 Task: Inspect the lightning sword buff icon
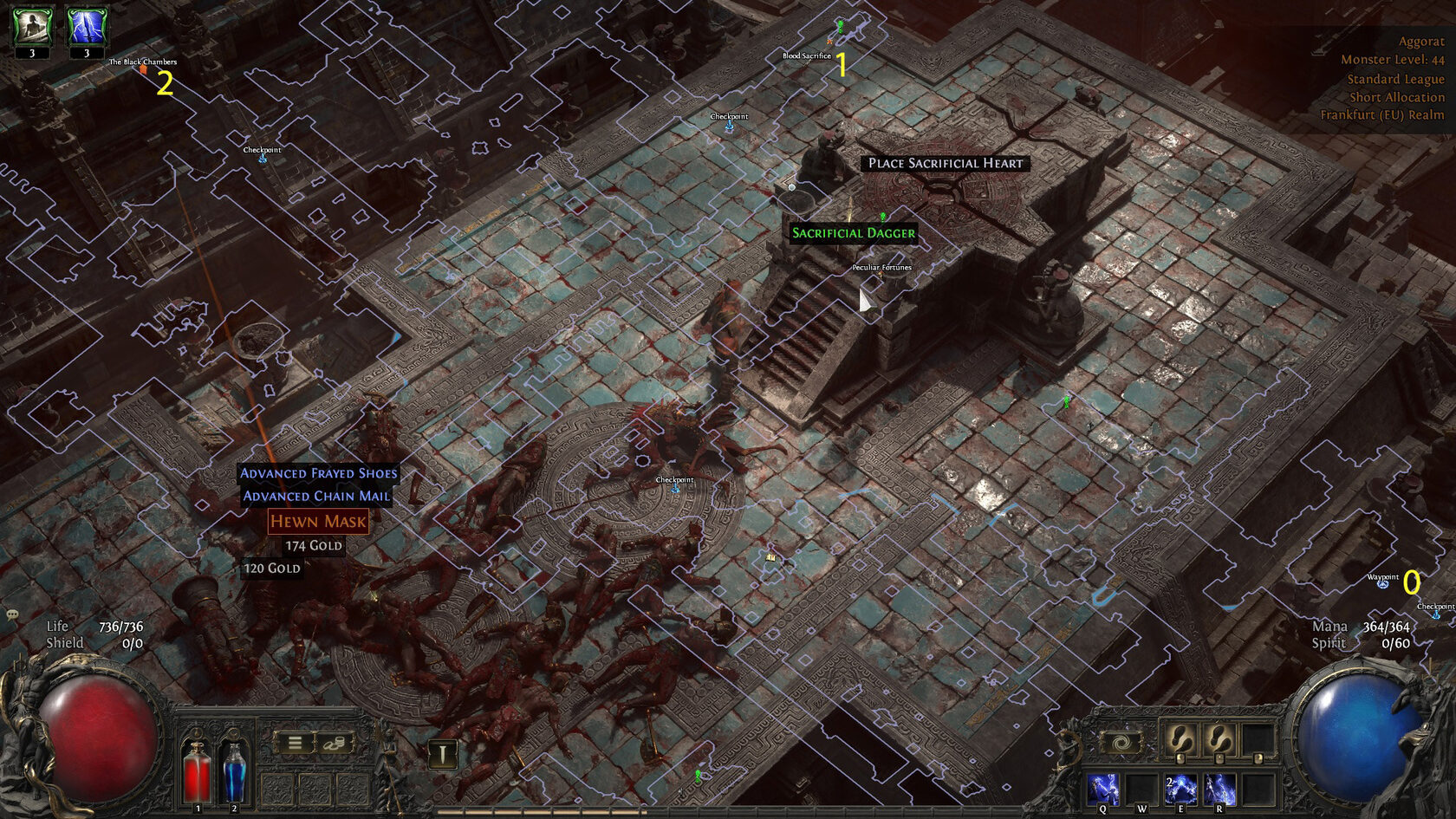(x=87, y=27)
